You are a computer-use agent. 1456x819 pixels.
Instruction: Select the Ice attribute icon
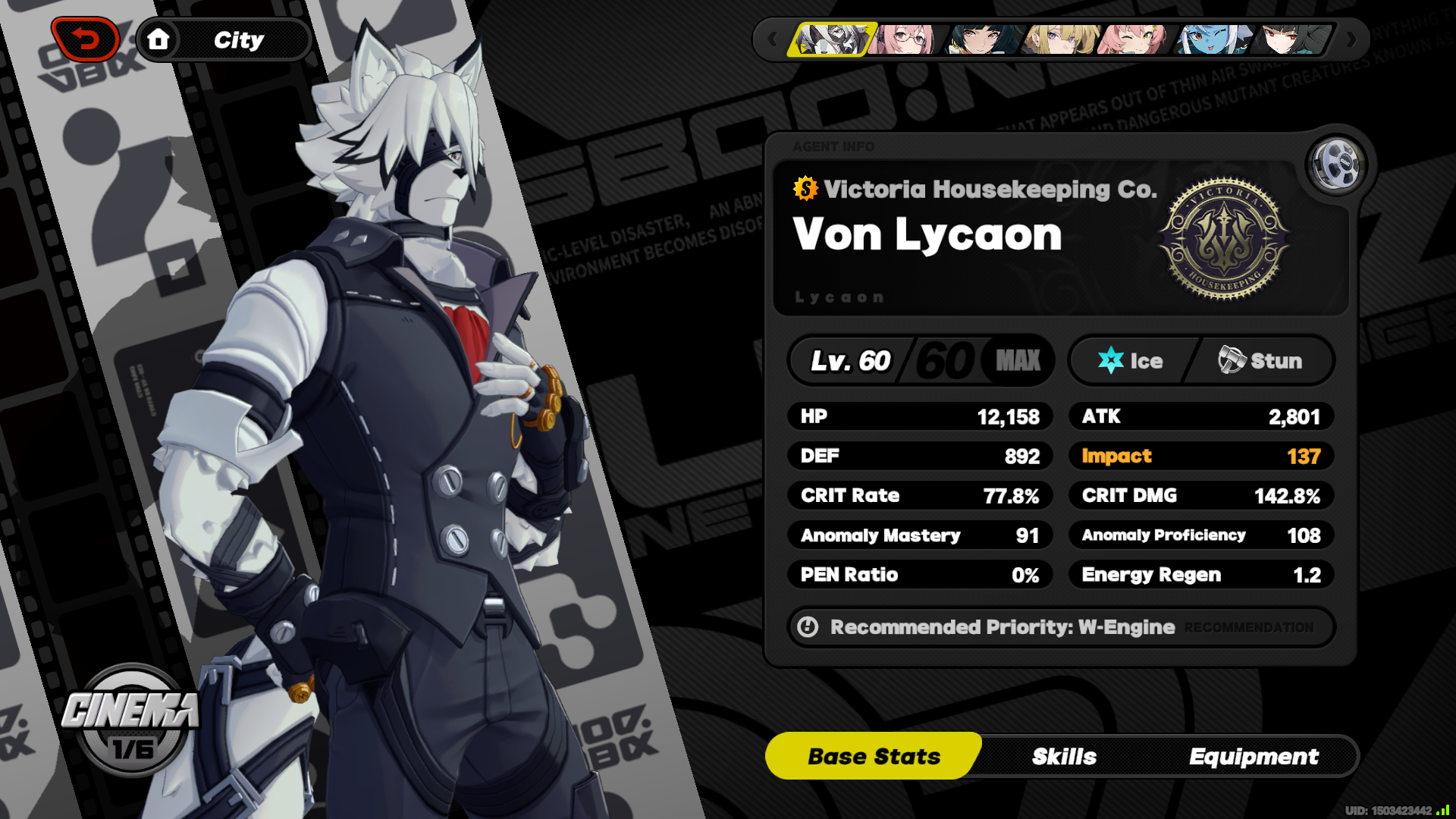(x=1109, y=360)
